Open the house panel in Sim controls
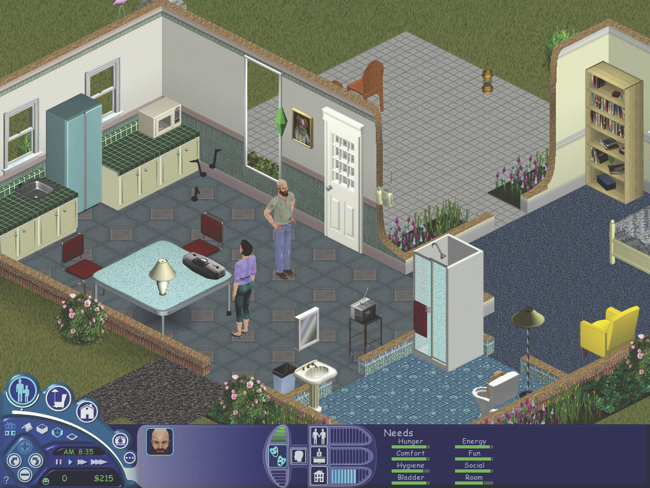This screenshot has width=650, height=488. [319, 472]
